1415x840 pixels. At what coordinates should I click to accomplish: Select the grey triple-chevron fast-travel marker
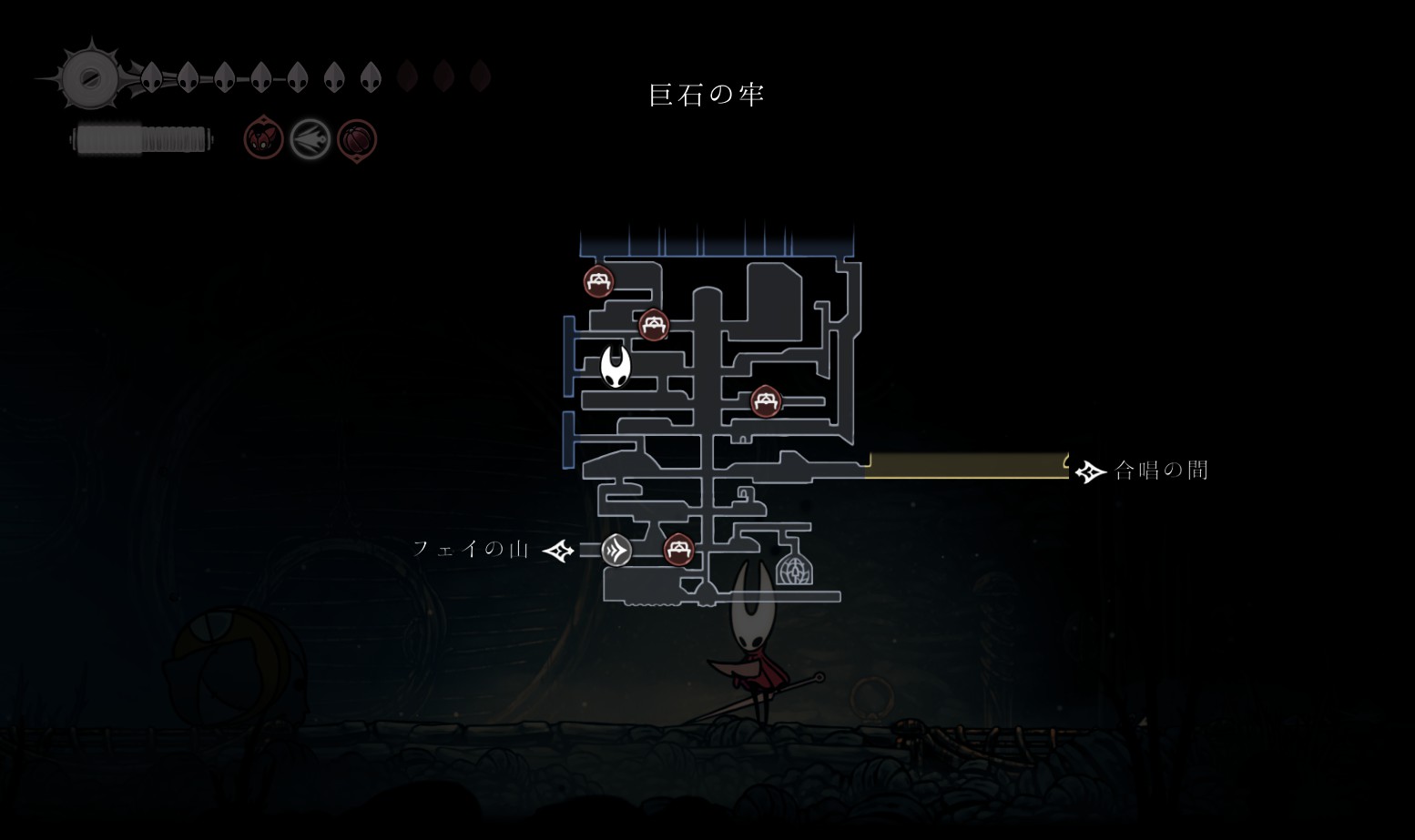pyautogui.click(x=616, y=550)
